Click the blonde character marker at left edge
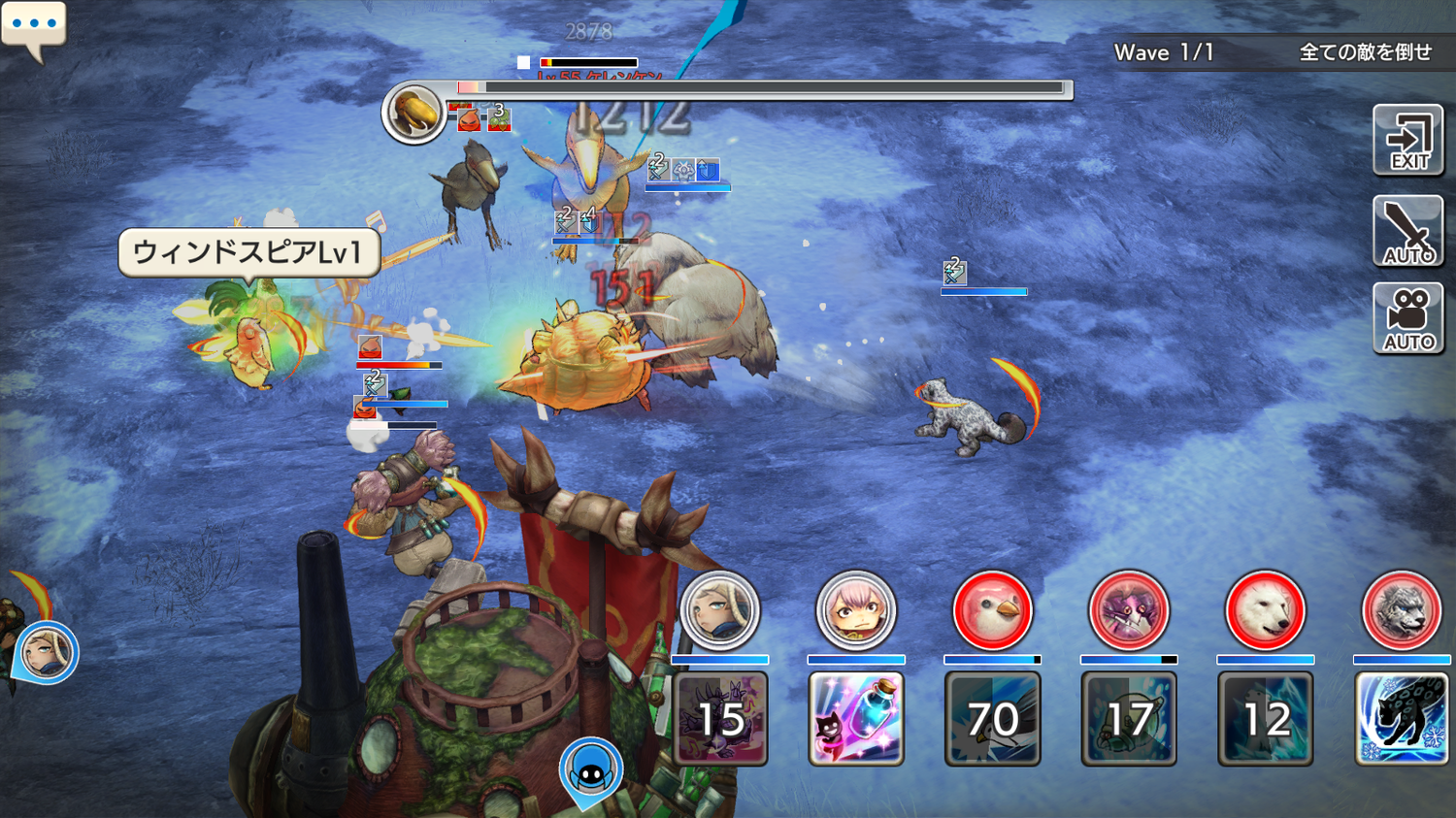 tap(46, 652)
